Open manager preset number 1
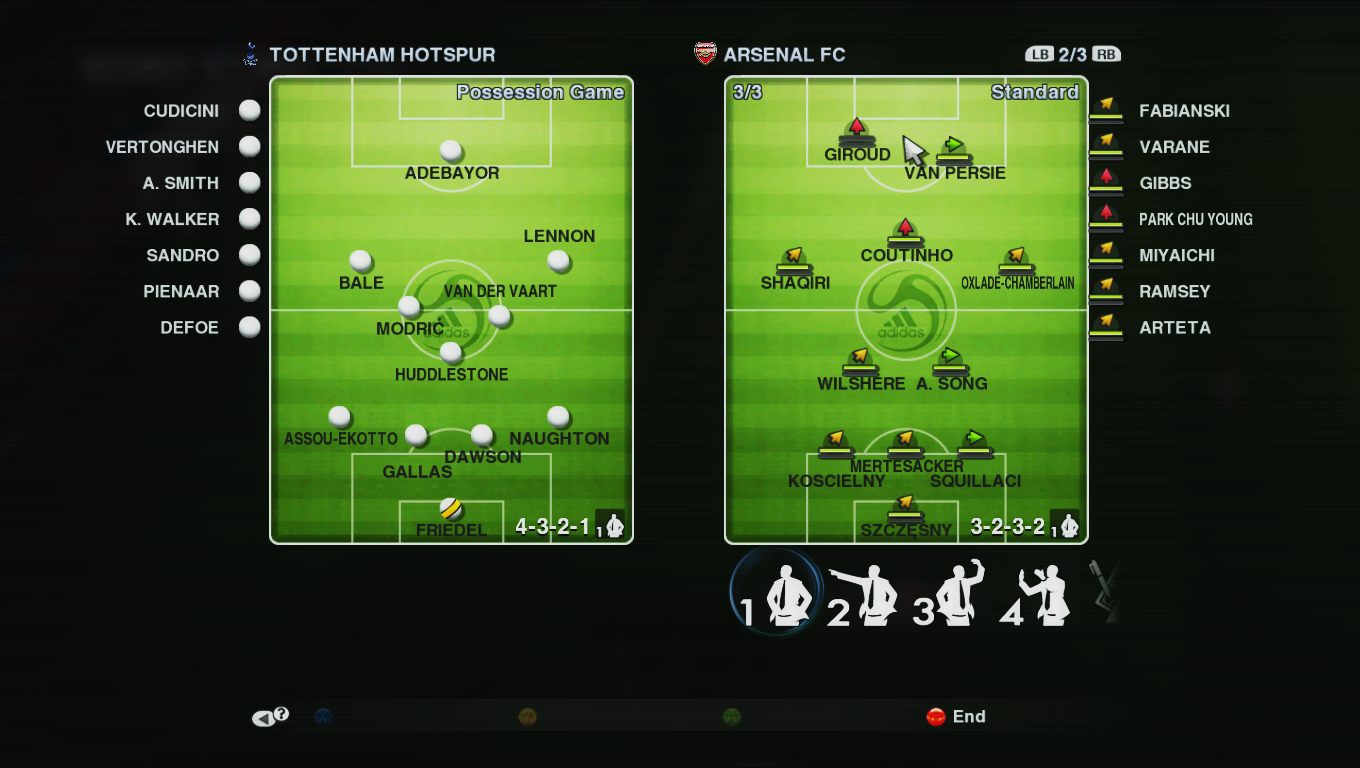Viewport: 1360px width, 768px height. [778, 595]
